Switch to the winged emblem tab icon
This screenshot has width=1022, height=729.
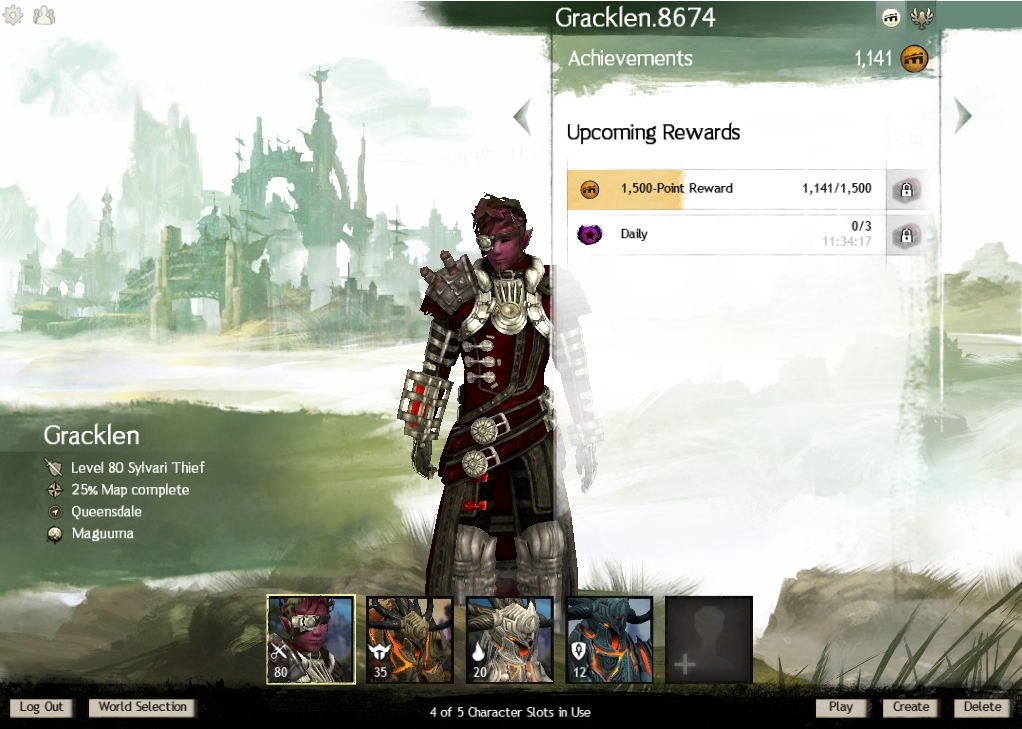(x=921, y=17)
